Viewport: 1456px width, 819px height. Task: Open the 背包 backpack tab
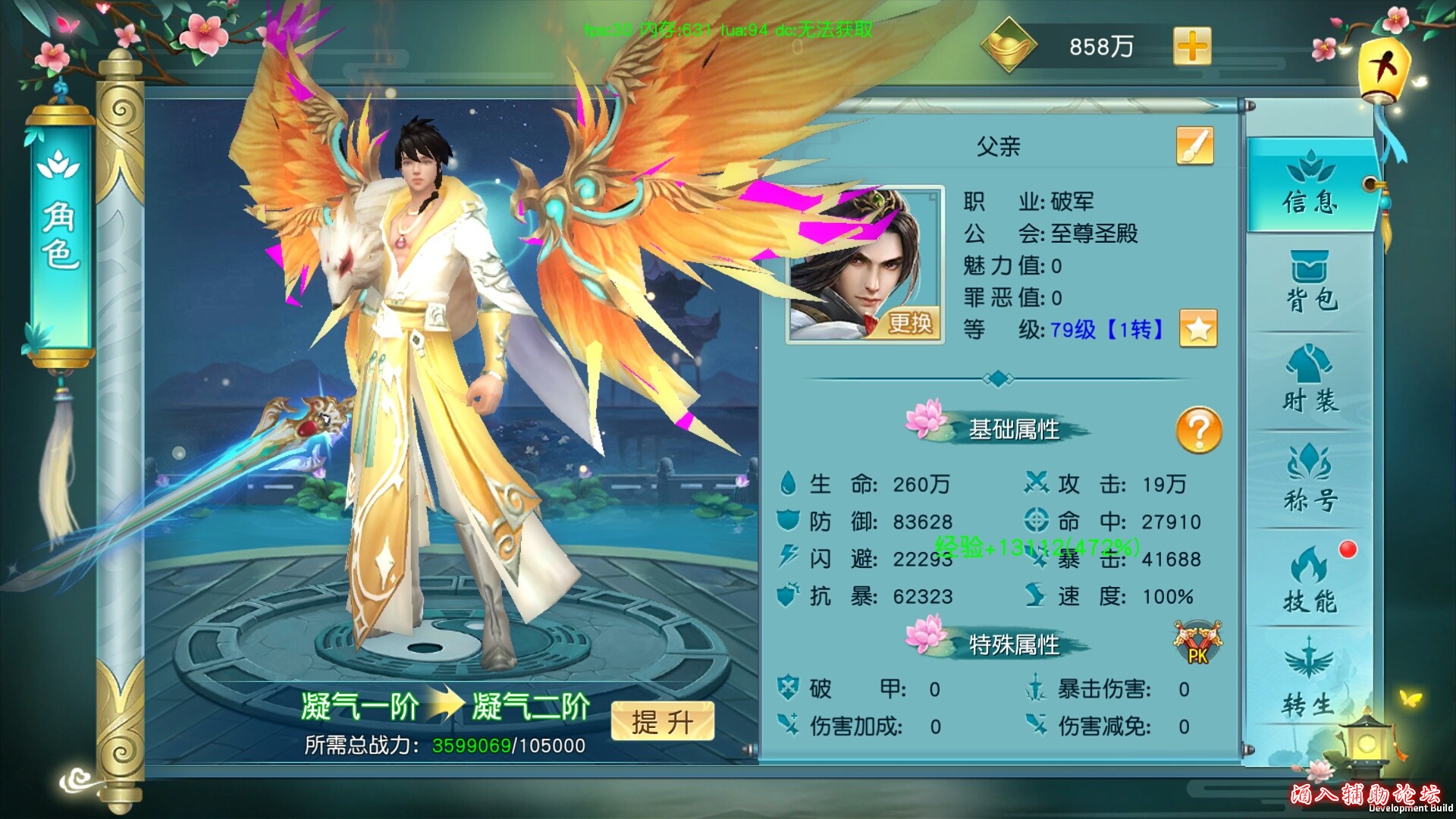click(1310, 282)
